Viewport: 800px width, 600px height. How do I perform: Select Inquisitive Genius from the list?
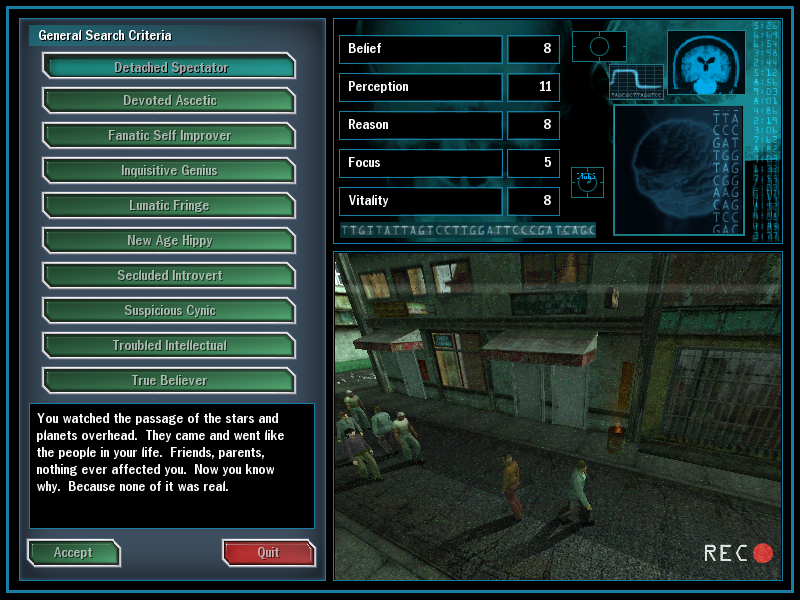click(170, 171)
